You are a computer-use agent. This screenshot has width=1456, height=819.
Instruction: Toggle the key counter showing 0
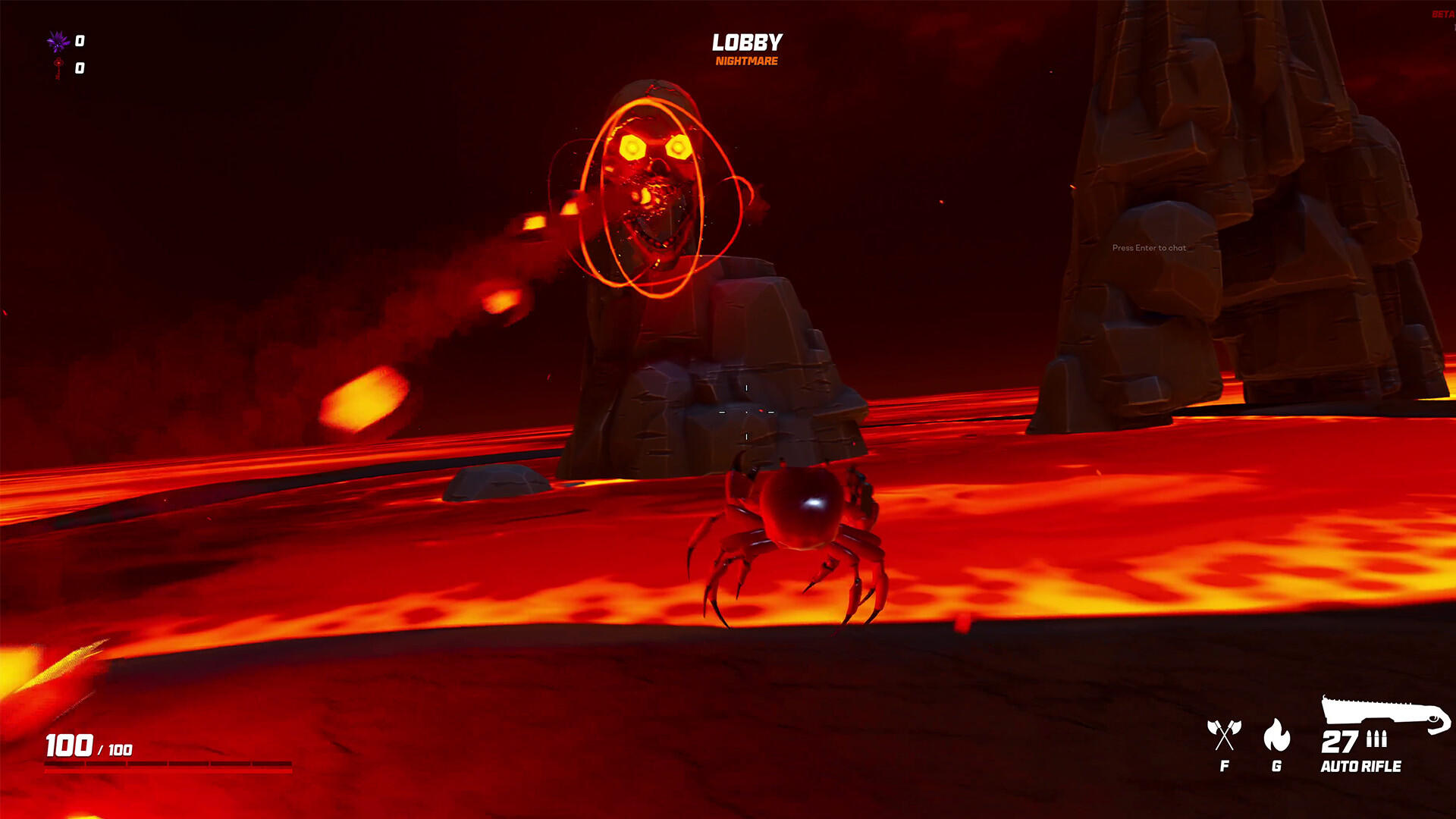pos(78,68)
